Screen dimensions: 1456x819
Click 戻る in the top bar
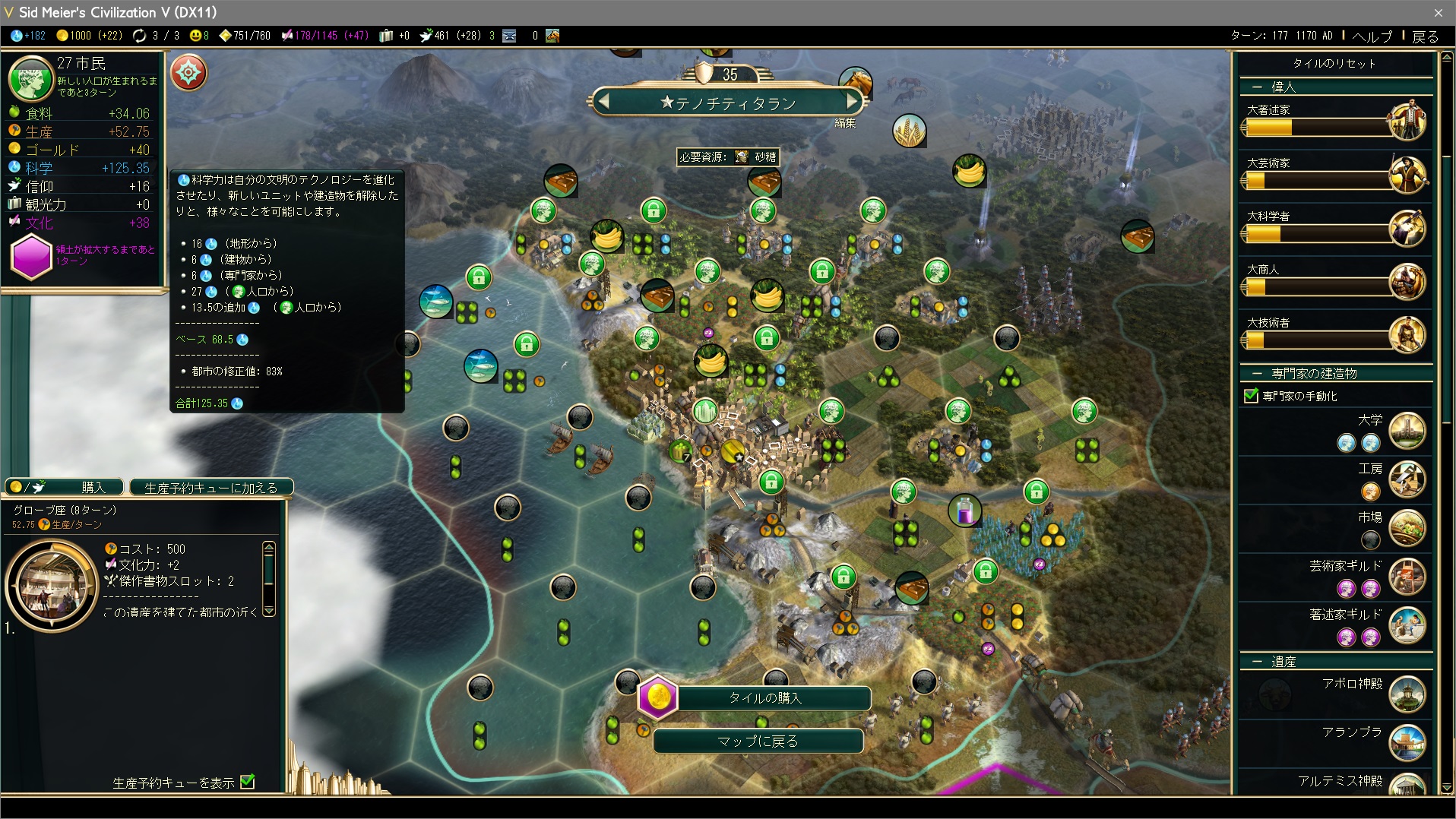pyautogui.click(x=1425, y=36)
